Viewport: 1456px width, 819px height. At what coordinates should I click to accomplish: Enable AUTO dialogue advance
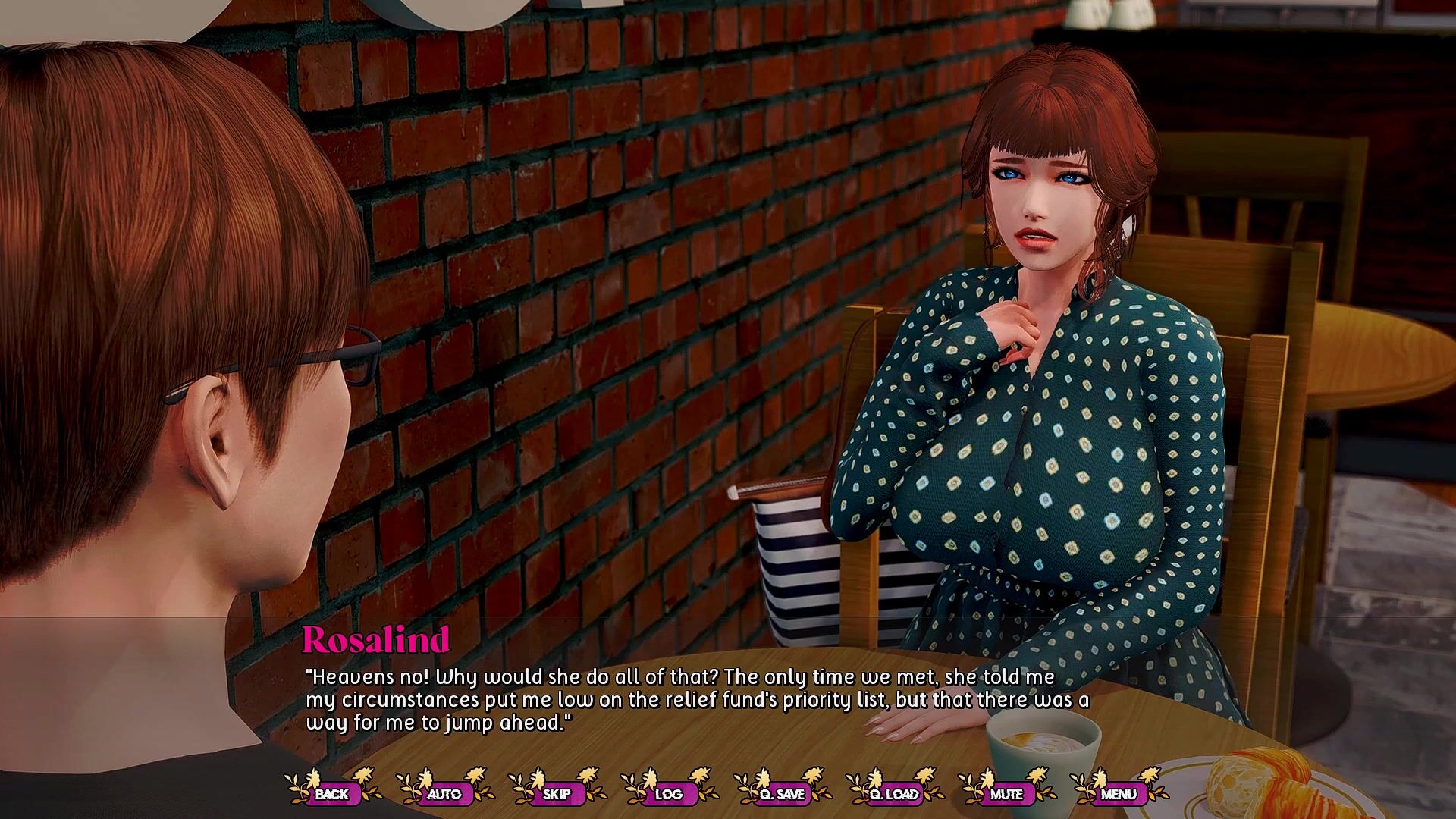point(444,794)
